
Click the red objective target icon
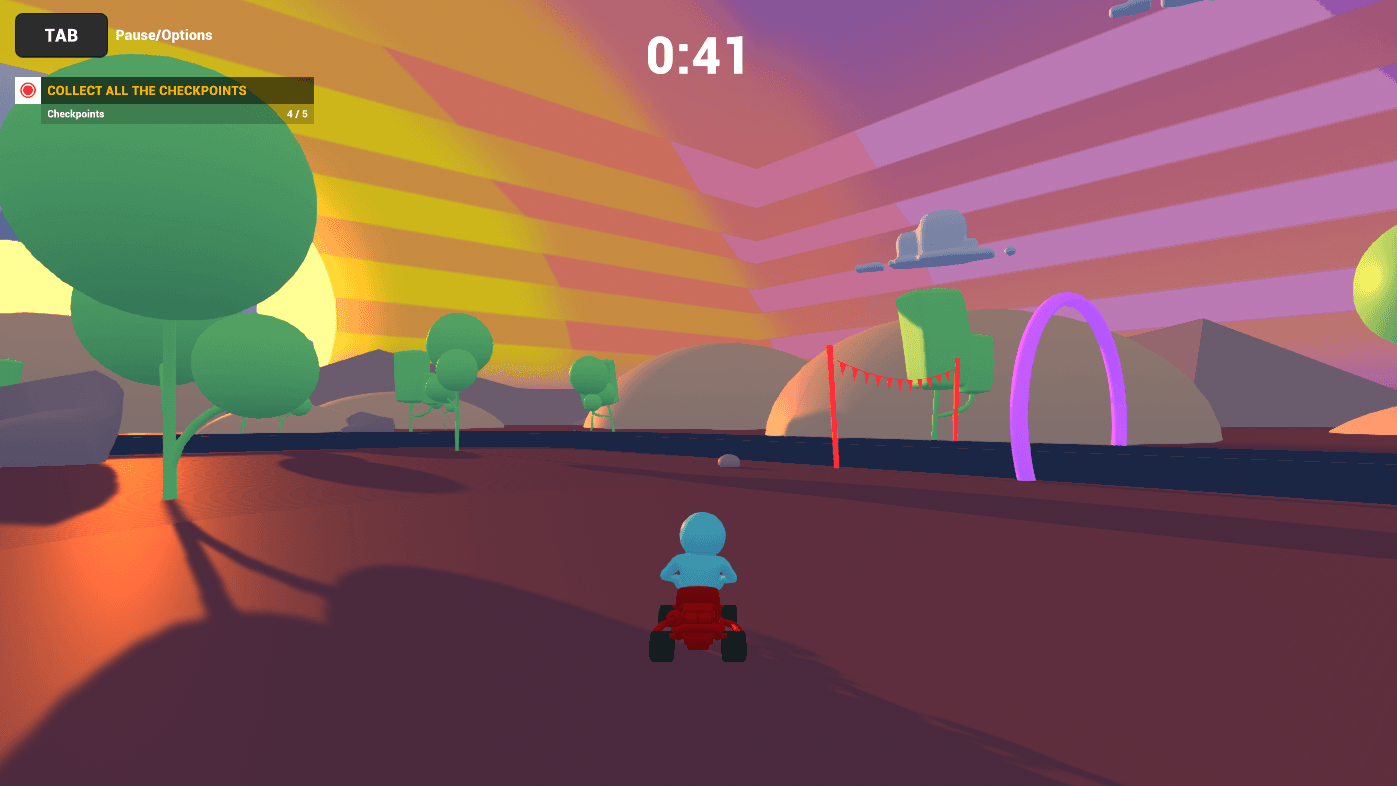pos(28,90)
